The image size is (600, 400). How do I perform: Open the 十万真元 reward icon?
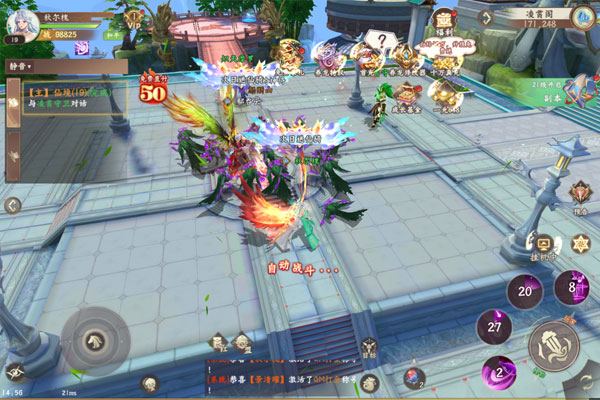coord(442,57)
